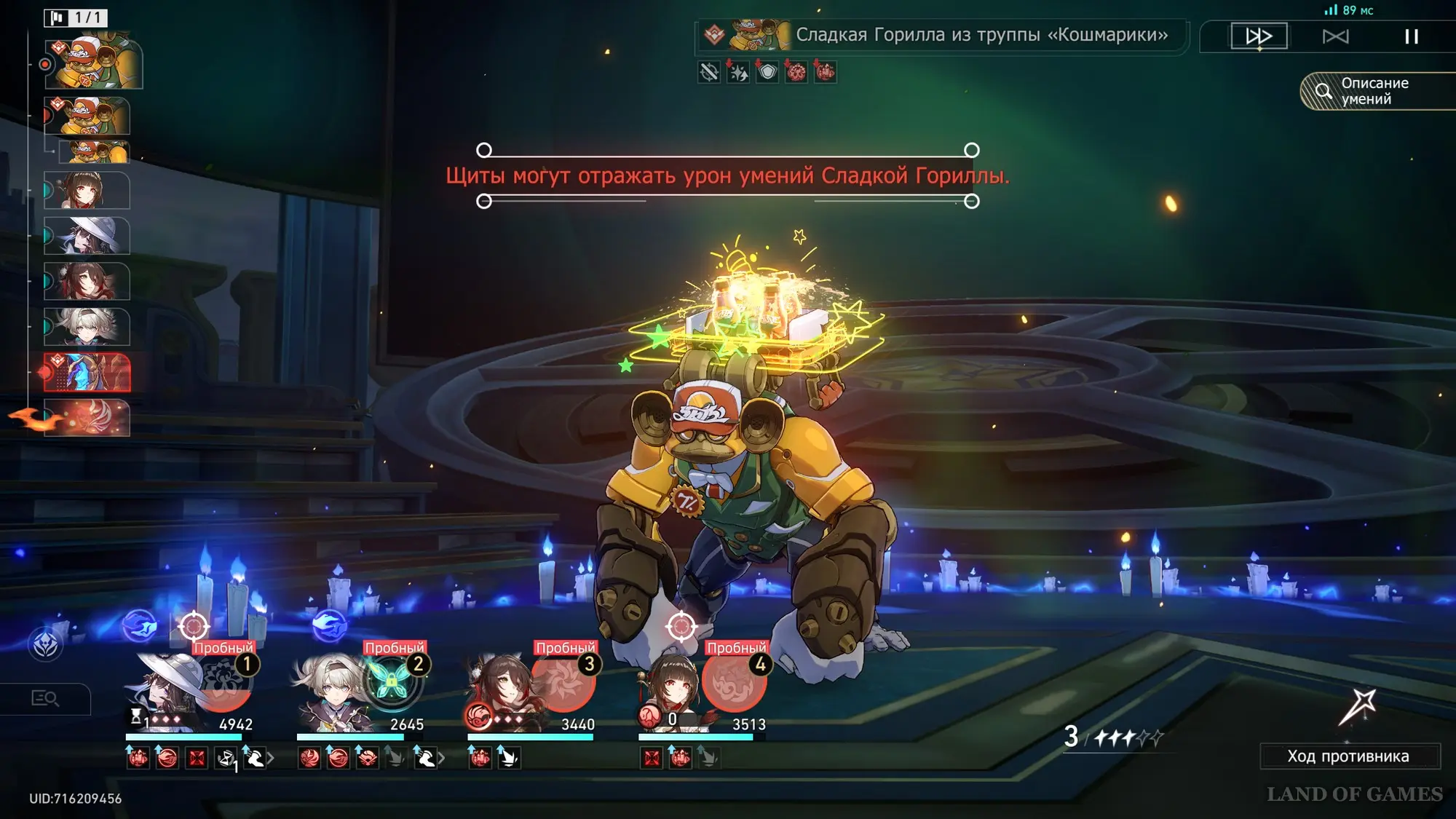This screenshot has width=1456, height=819.
Task: Pause the battle
Action: [1411, 36]
